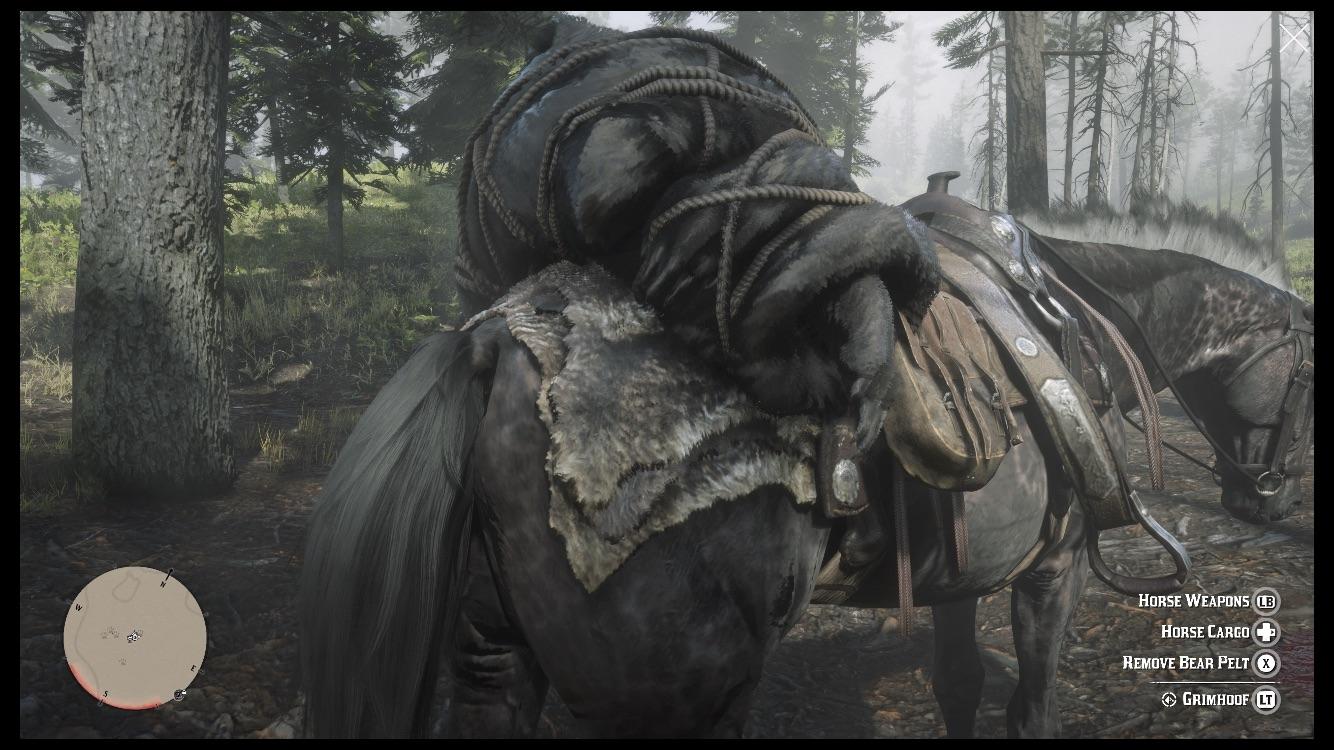1334x750 pixels.
Task: Open the Horse Weapons option
Action: click(x=1193, y=601)
